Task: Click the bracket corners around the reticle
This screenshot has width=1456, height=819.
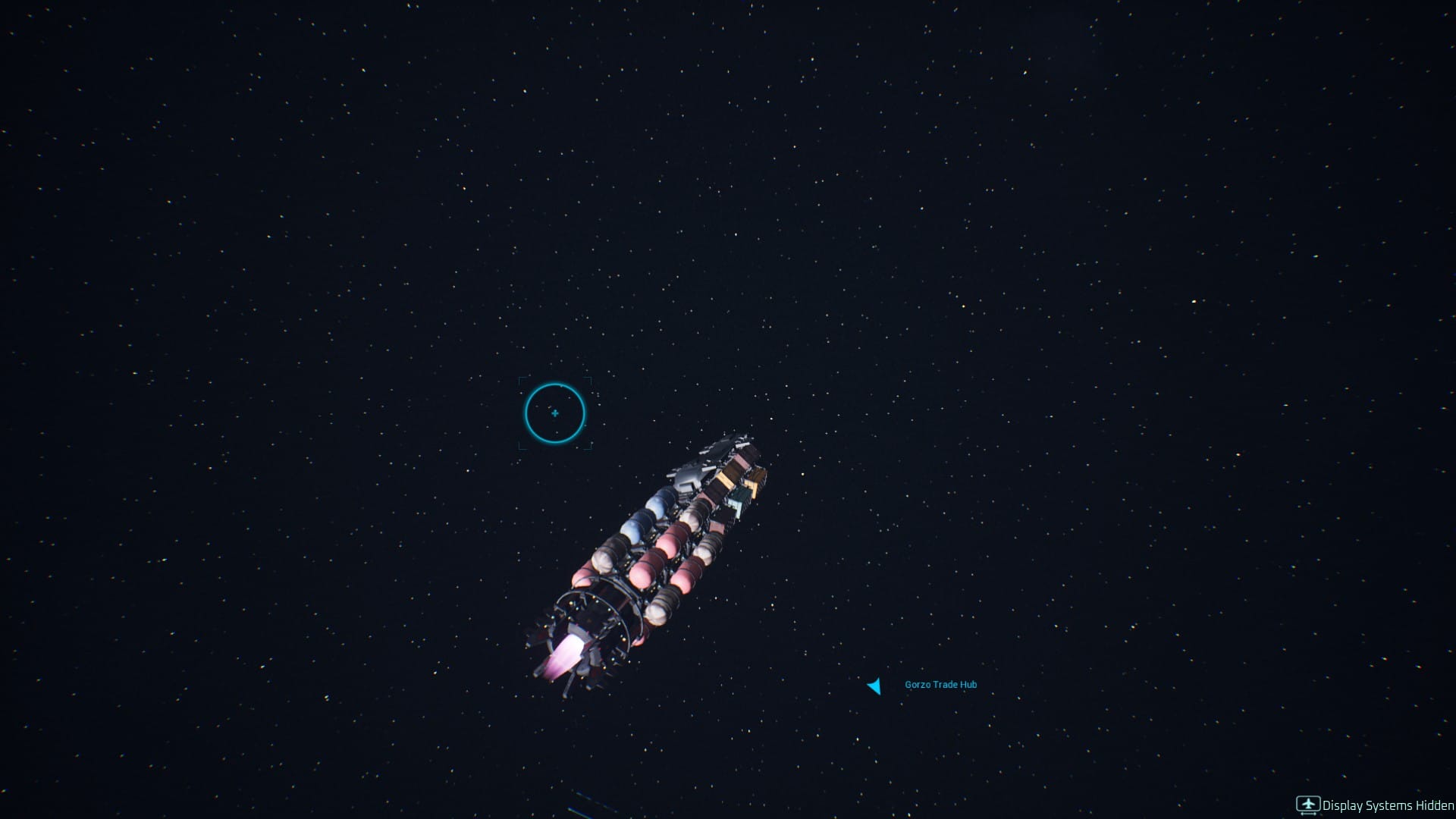Action: coord(521,381)
